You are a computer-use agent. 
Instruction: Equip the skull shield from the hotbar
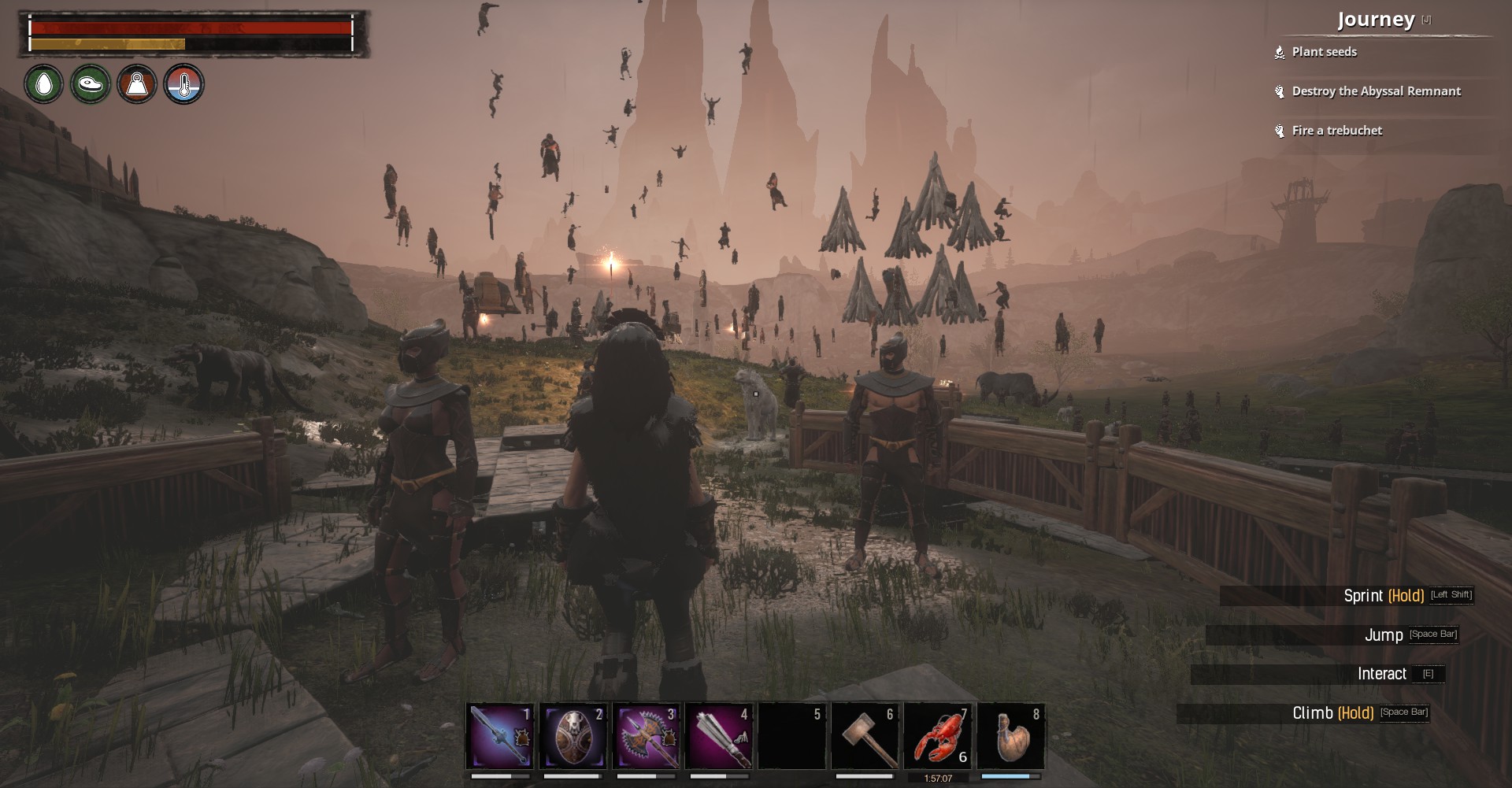(573, 736)
